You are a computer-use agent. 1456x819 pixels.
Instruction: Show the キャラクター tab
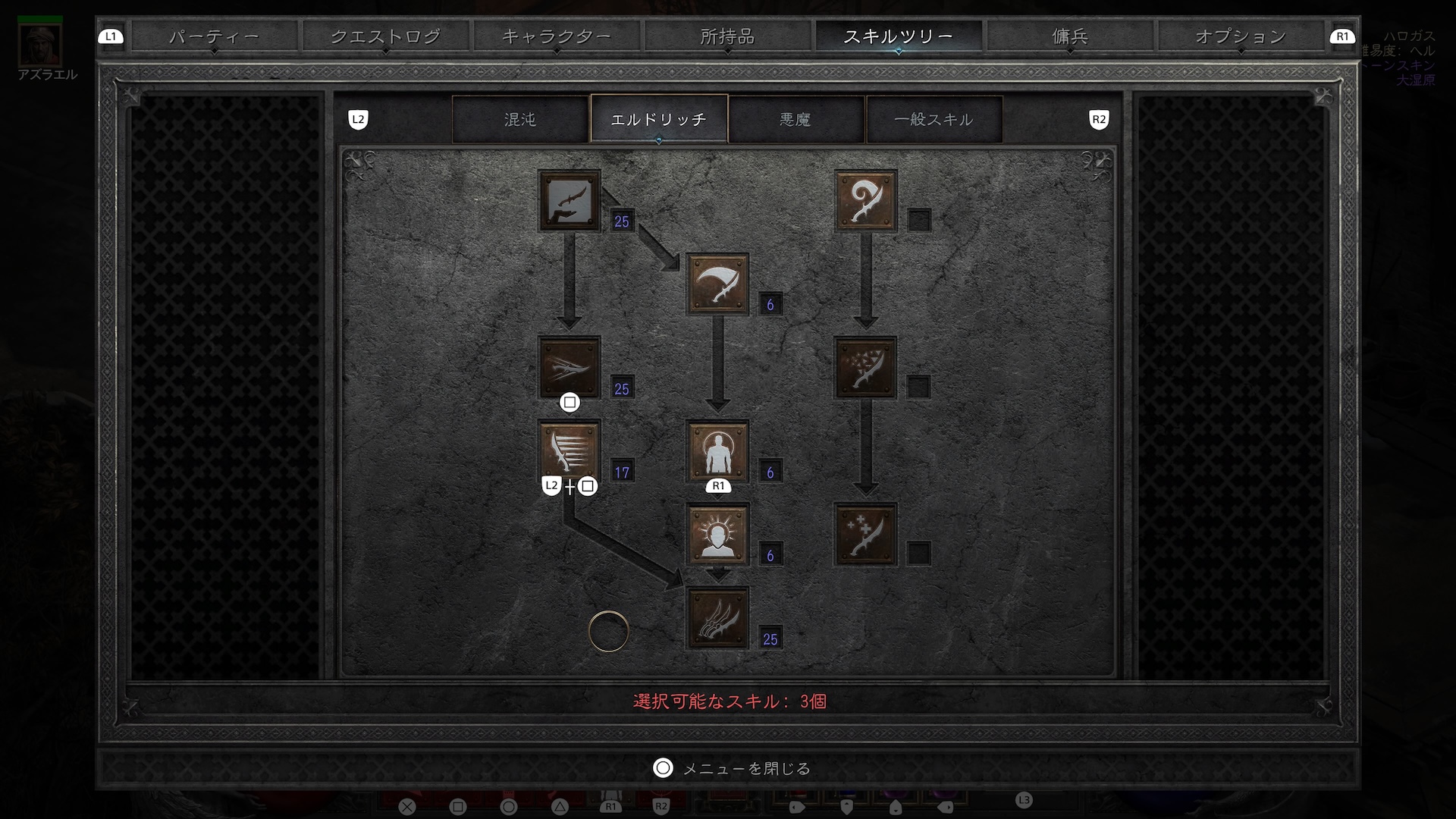pos(556,36)
